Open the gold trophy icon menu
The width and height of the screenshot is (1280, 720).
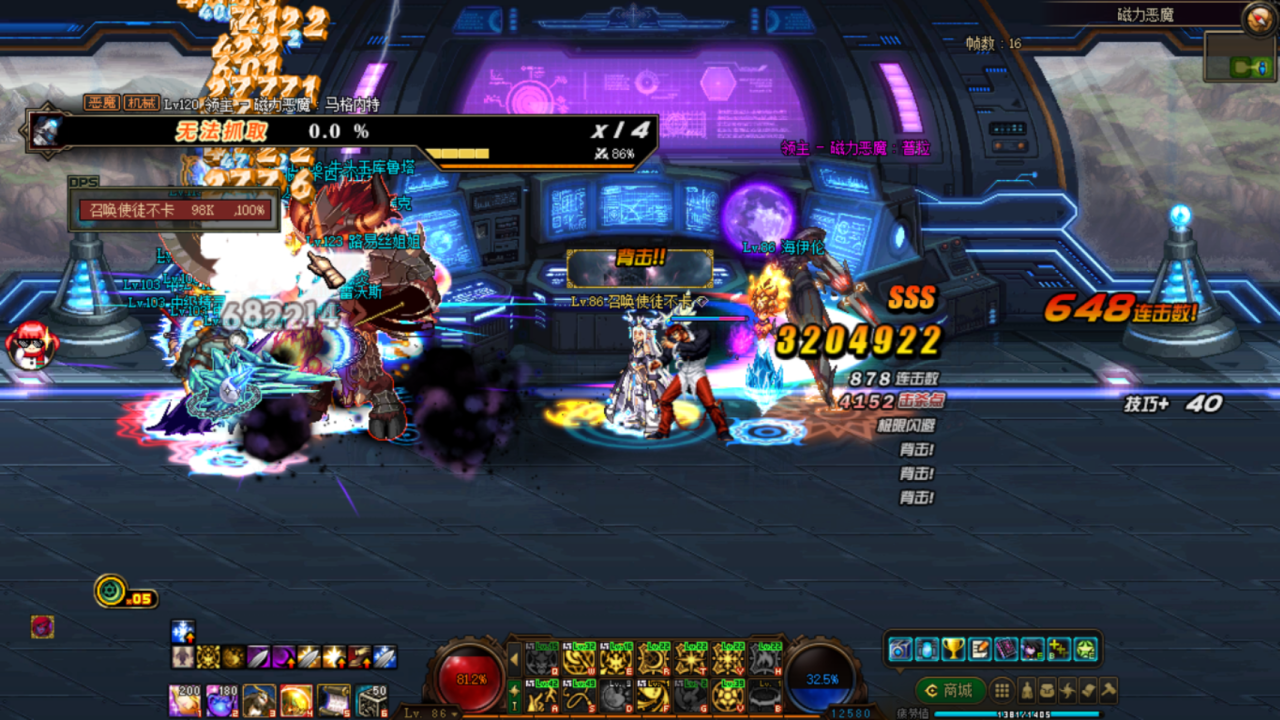[x=954, y=649]
